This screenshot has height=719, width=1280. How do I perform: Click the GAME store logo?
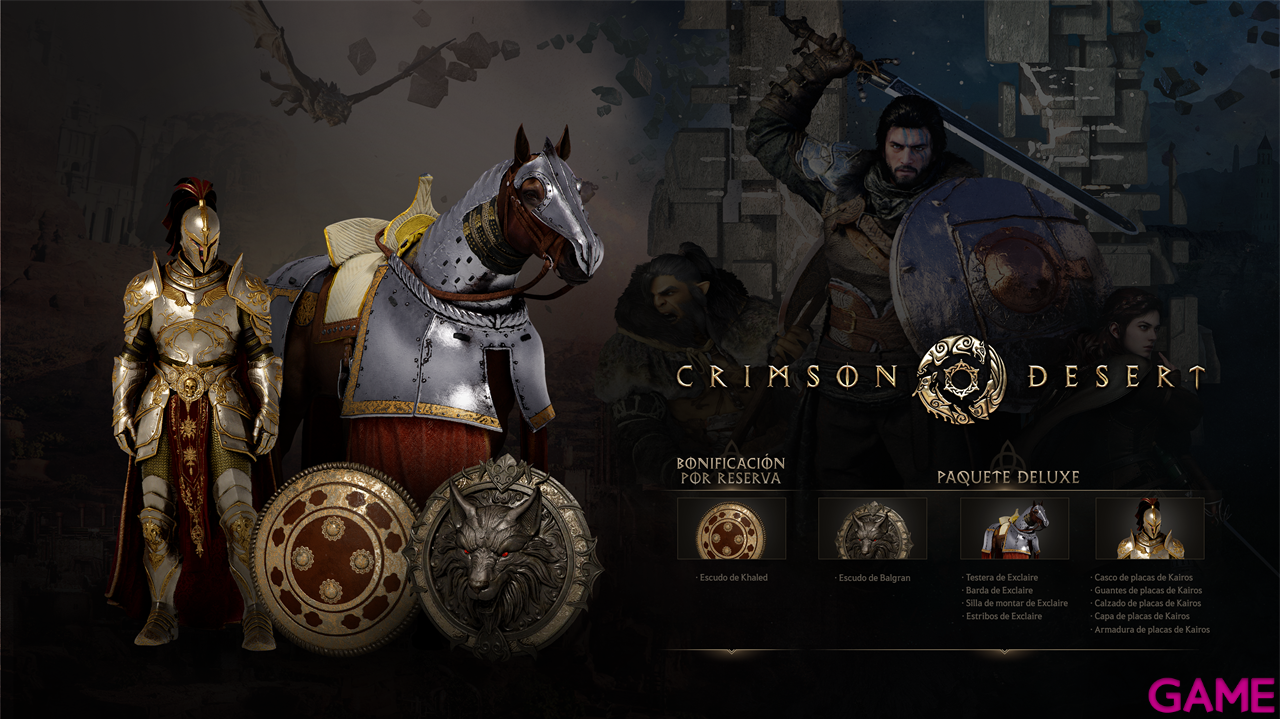[1210, 695]
